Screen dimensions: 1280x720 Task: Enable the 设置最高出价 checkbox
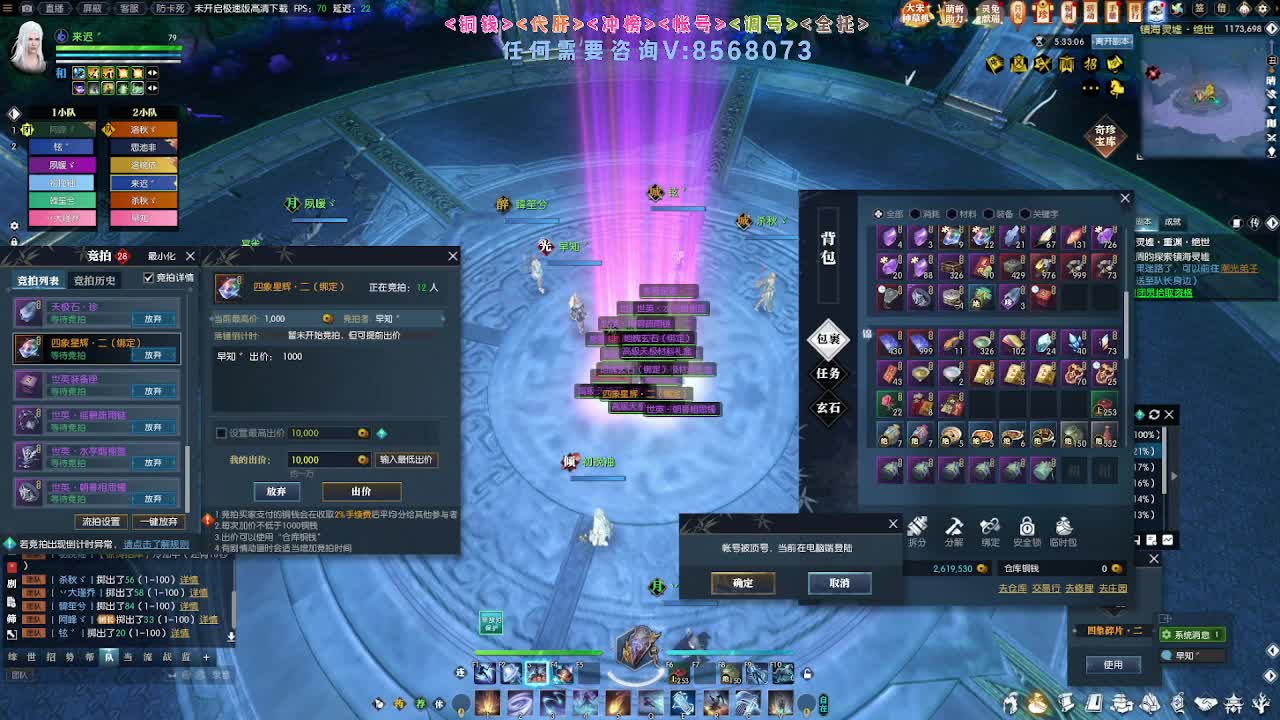(x=221, y=433)
